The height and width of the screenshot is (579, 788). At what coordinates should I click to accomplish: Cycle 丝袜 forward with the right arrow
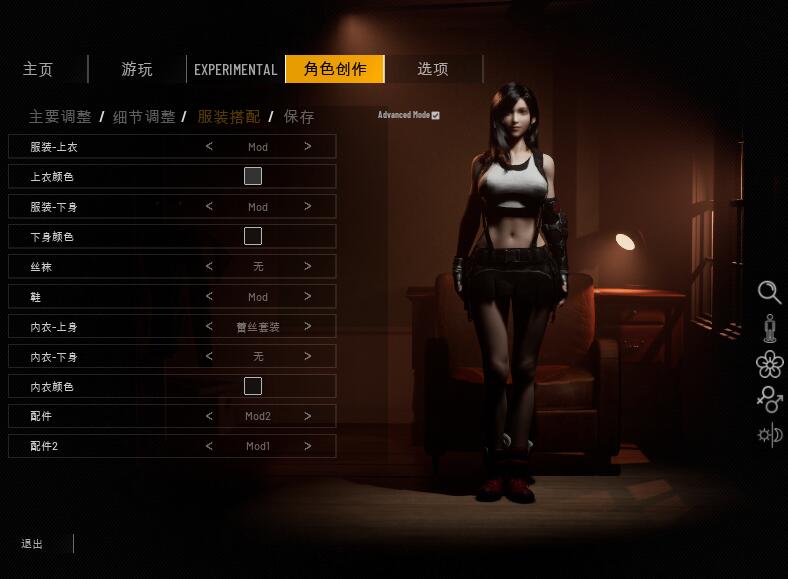pos(308,266)
